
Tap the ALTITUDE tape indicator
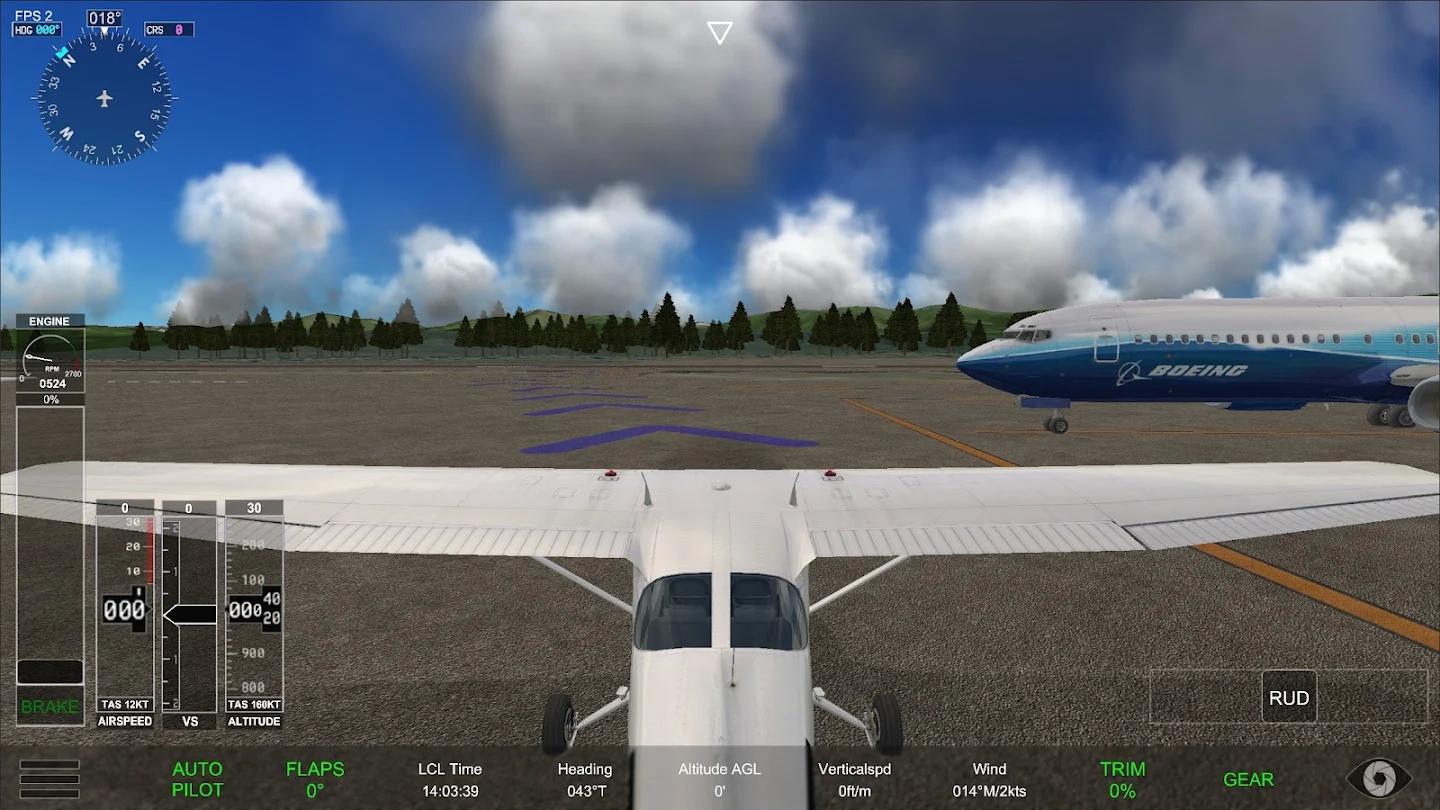click(253, 610)
